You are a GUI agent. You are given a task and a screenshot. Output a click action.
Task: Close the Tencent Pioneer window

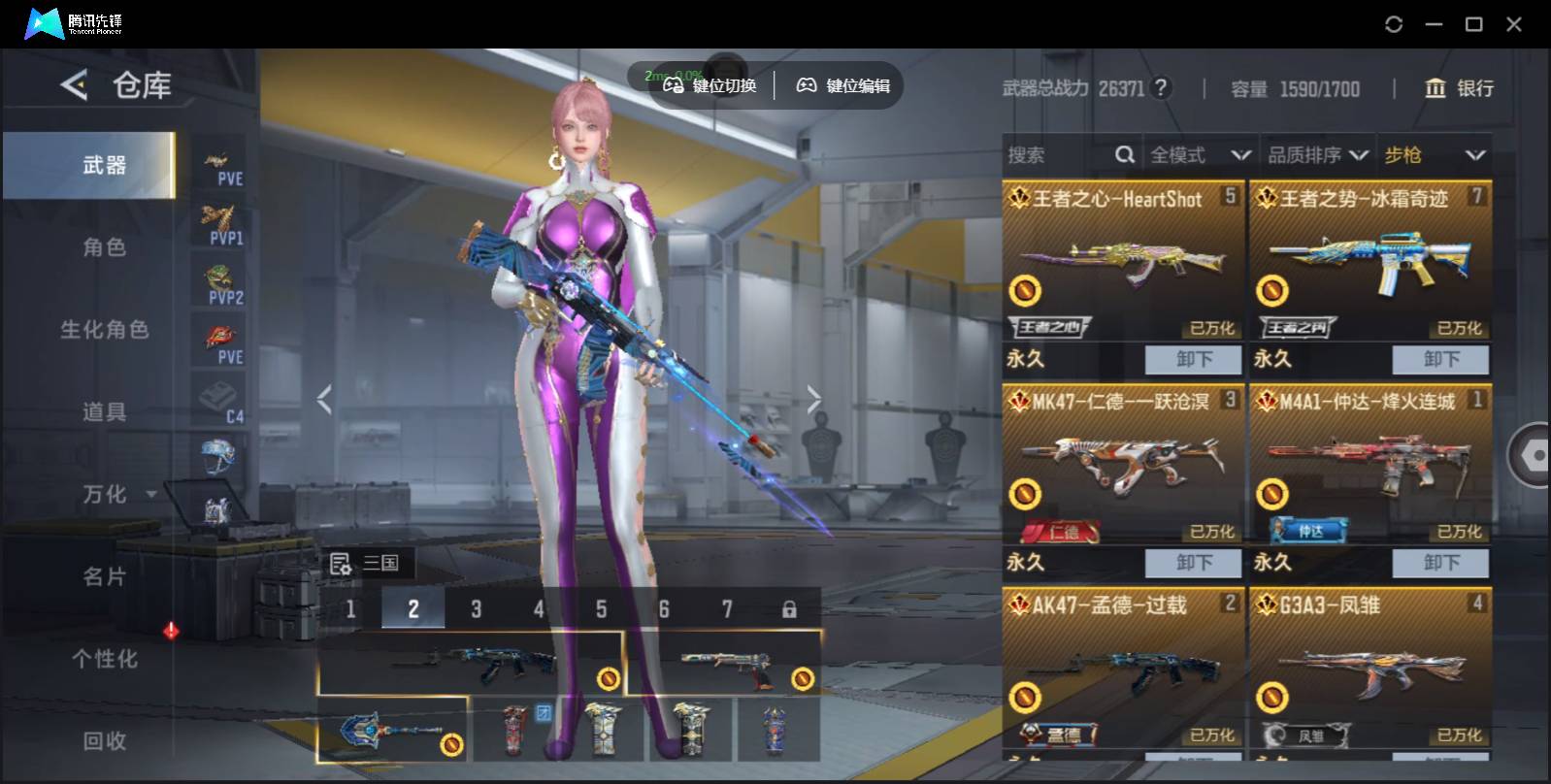click(1513, 24)
